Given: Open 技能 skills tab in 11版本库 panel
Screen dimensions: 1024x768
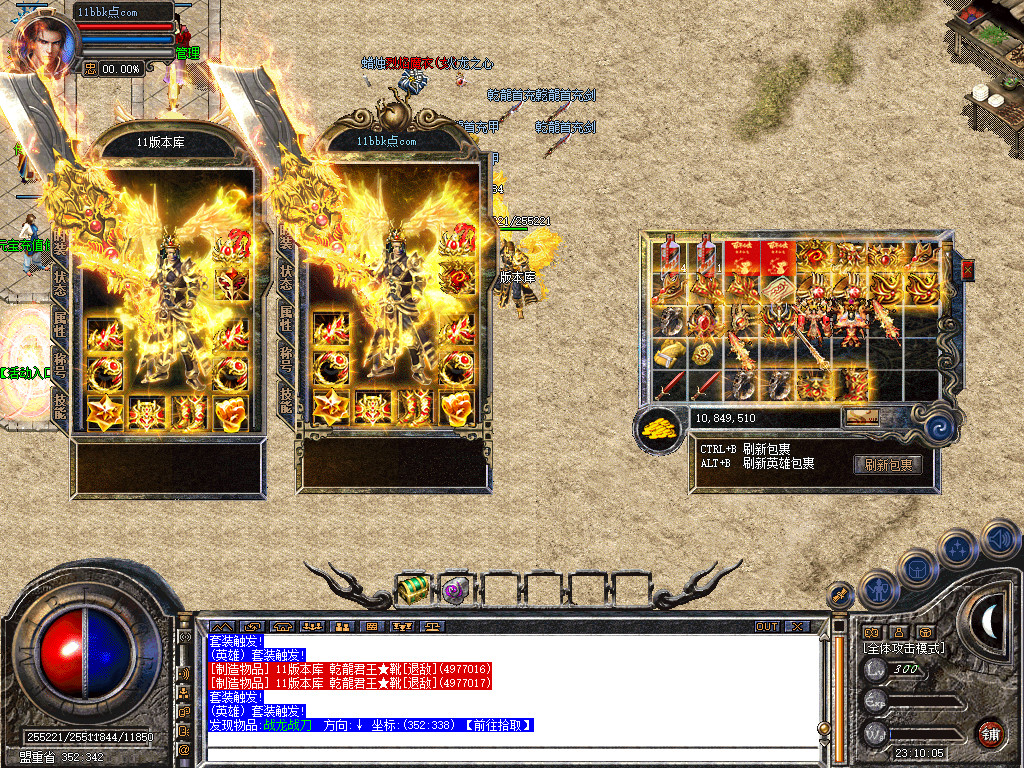Looking at the screenshot, I should (60, 405).
